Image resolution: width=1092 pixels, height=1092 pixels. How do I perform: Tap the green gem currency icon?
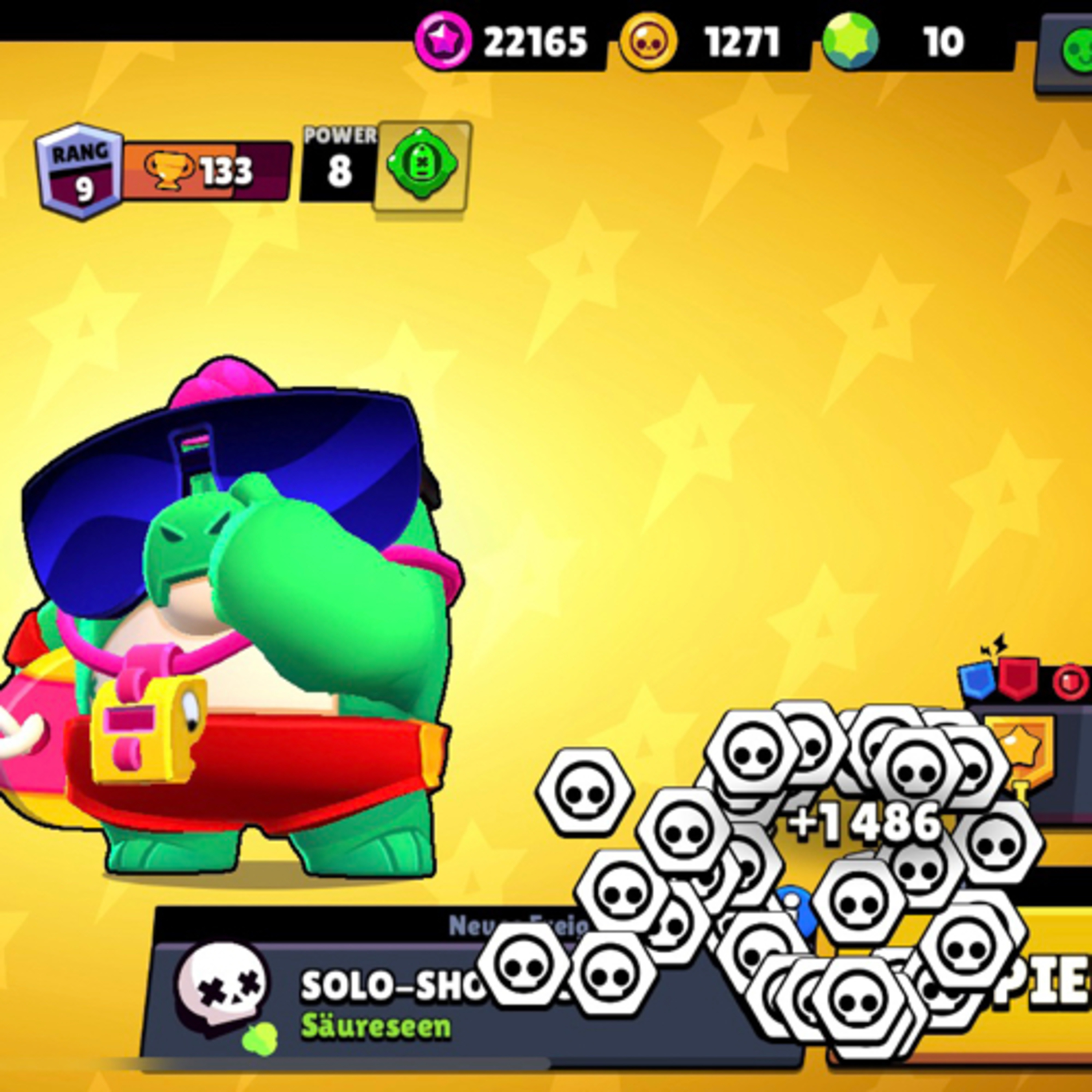tap(850, 41)
